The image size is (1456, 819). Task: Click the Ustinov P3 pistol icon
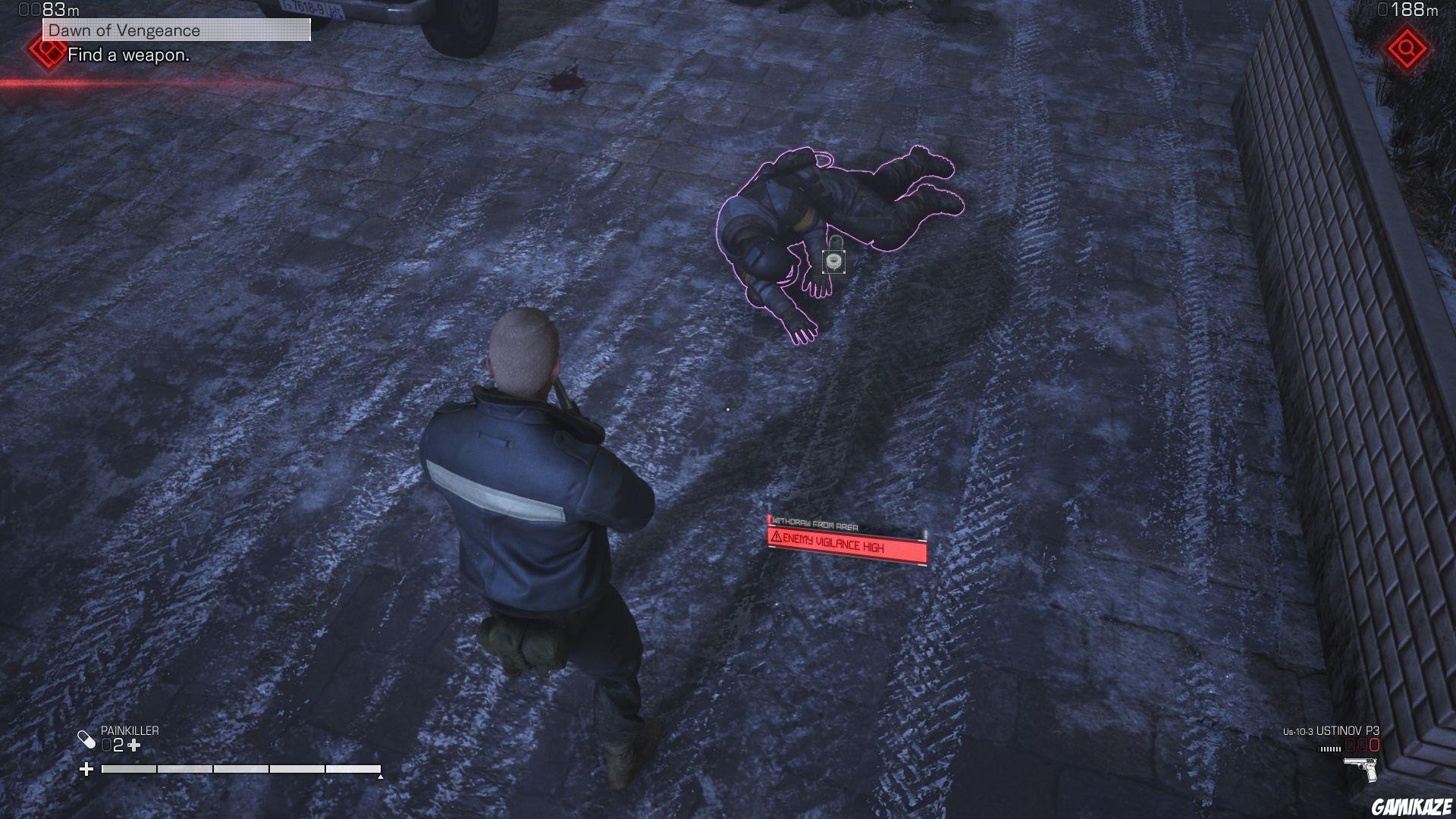point(1360,769)
